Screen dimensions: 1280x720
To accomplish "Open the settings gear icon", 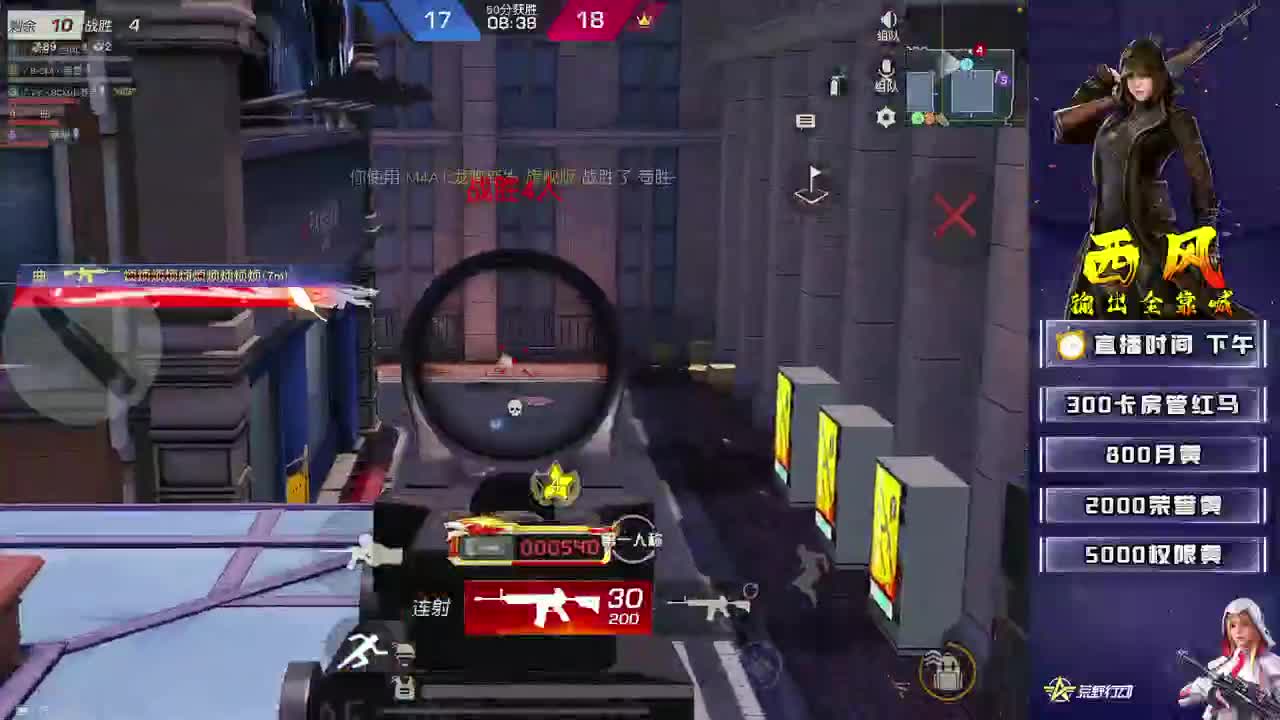I will [886, 118].
